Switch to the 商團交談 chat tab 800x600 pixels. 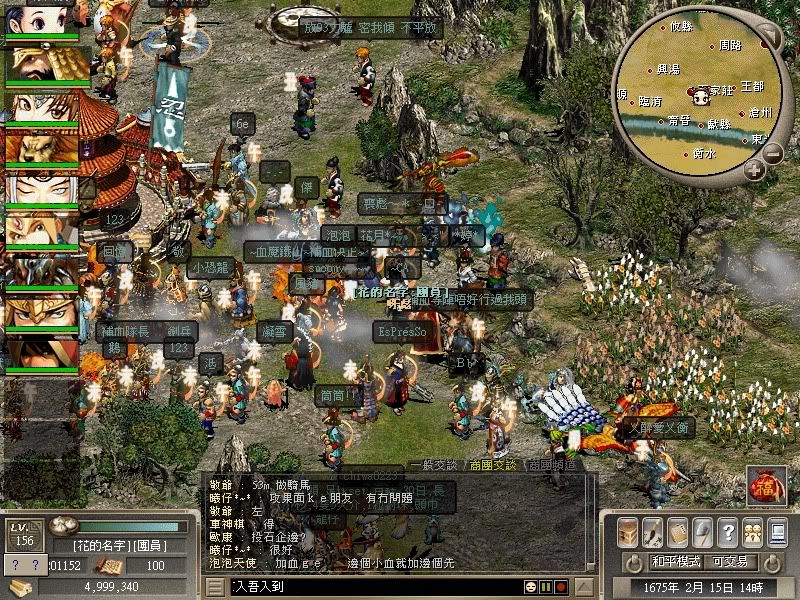[x=492, y=465]
